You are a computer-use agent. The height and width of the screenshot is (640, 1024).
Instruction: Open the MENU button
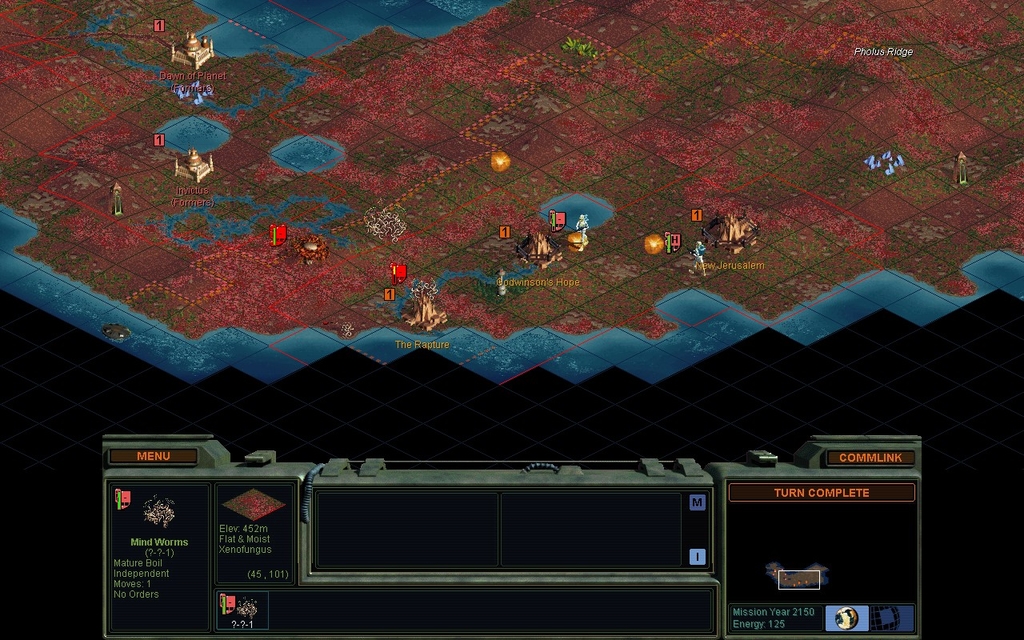pos(153,456)
